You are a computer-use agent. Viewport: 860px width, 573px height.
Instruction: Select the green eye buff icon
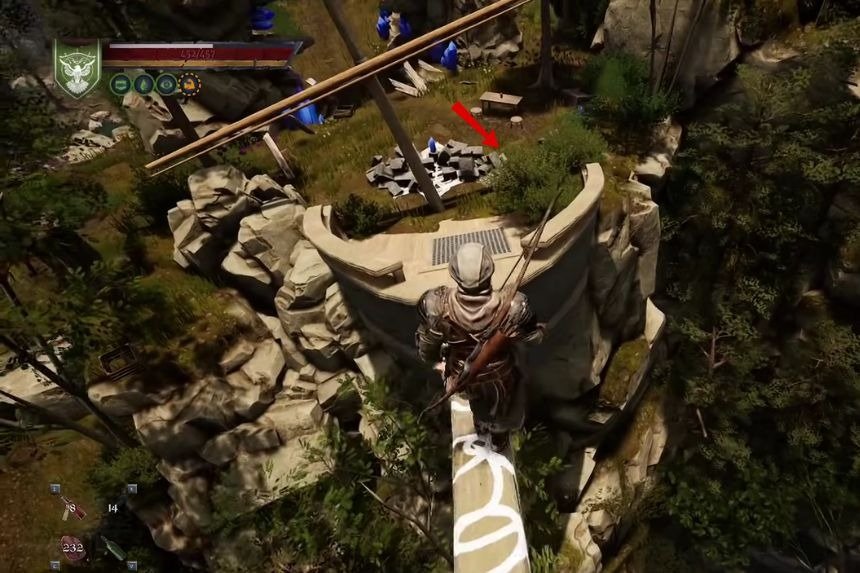point(166,84)
